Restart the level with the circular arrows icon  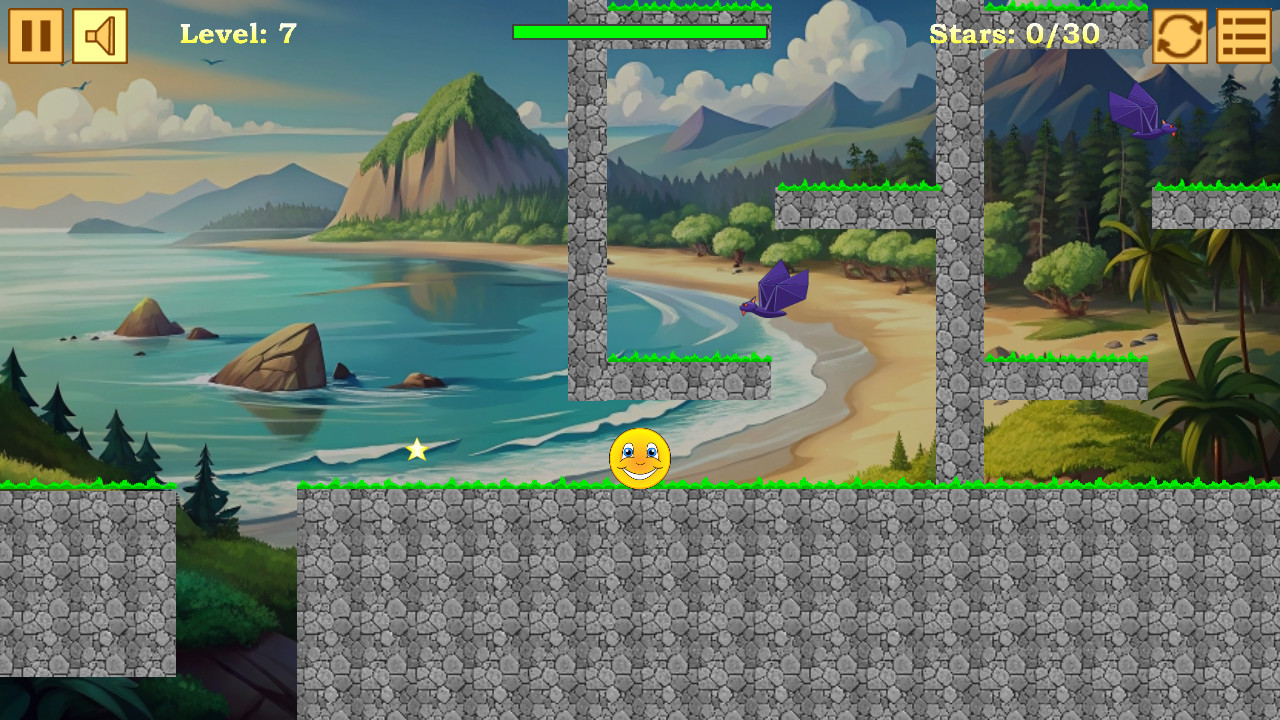point(1179,37)
